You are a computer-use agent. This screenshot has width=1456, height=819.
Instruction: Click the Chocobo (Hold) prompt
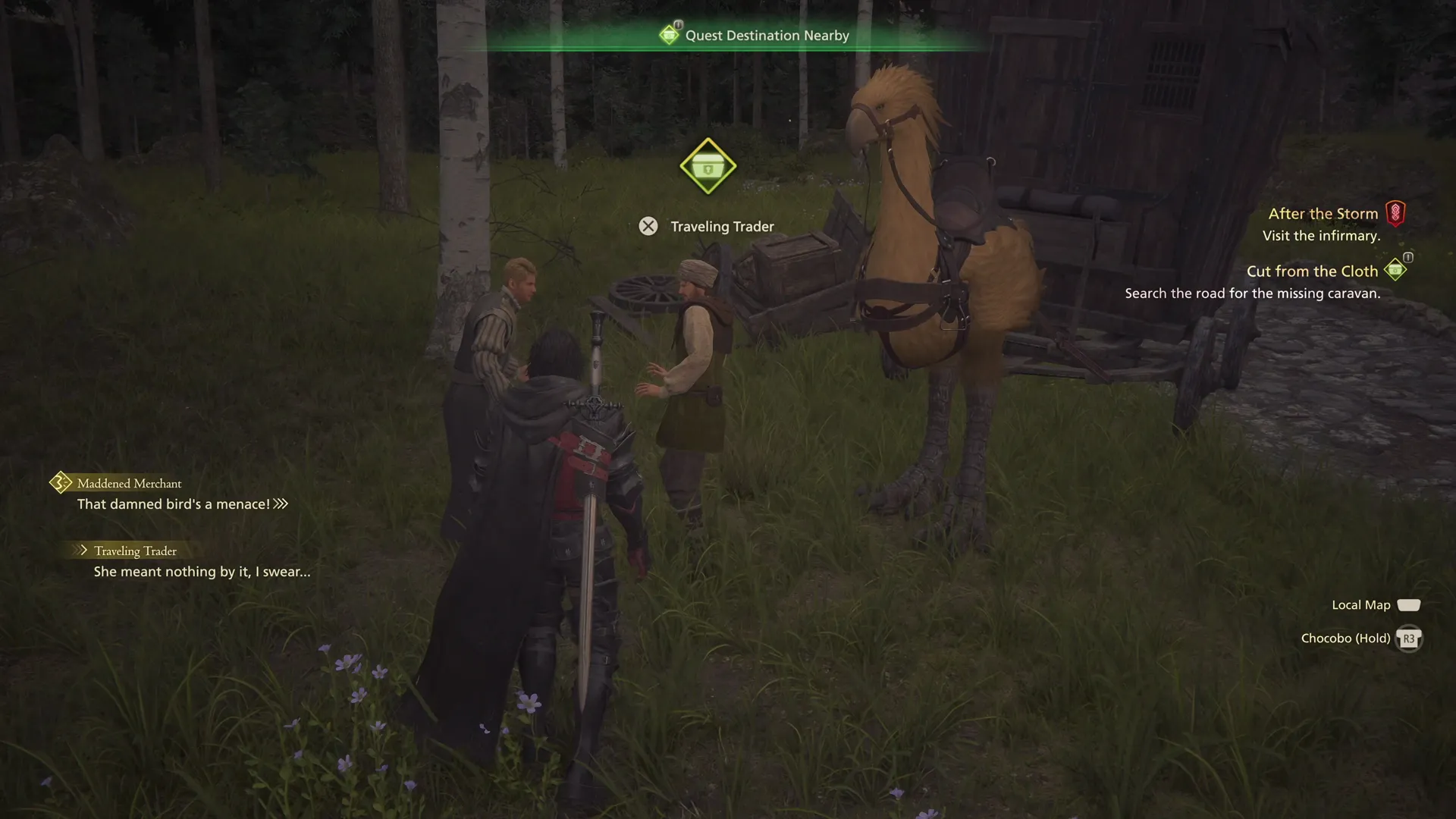[x=1346, y=638]
